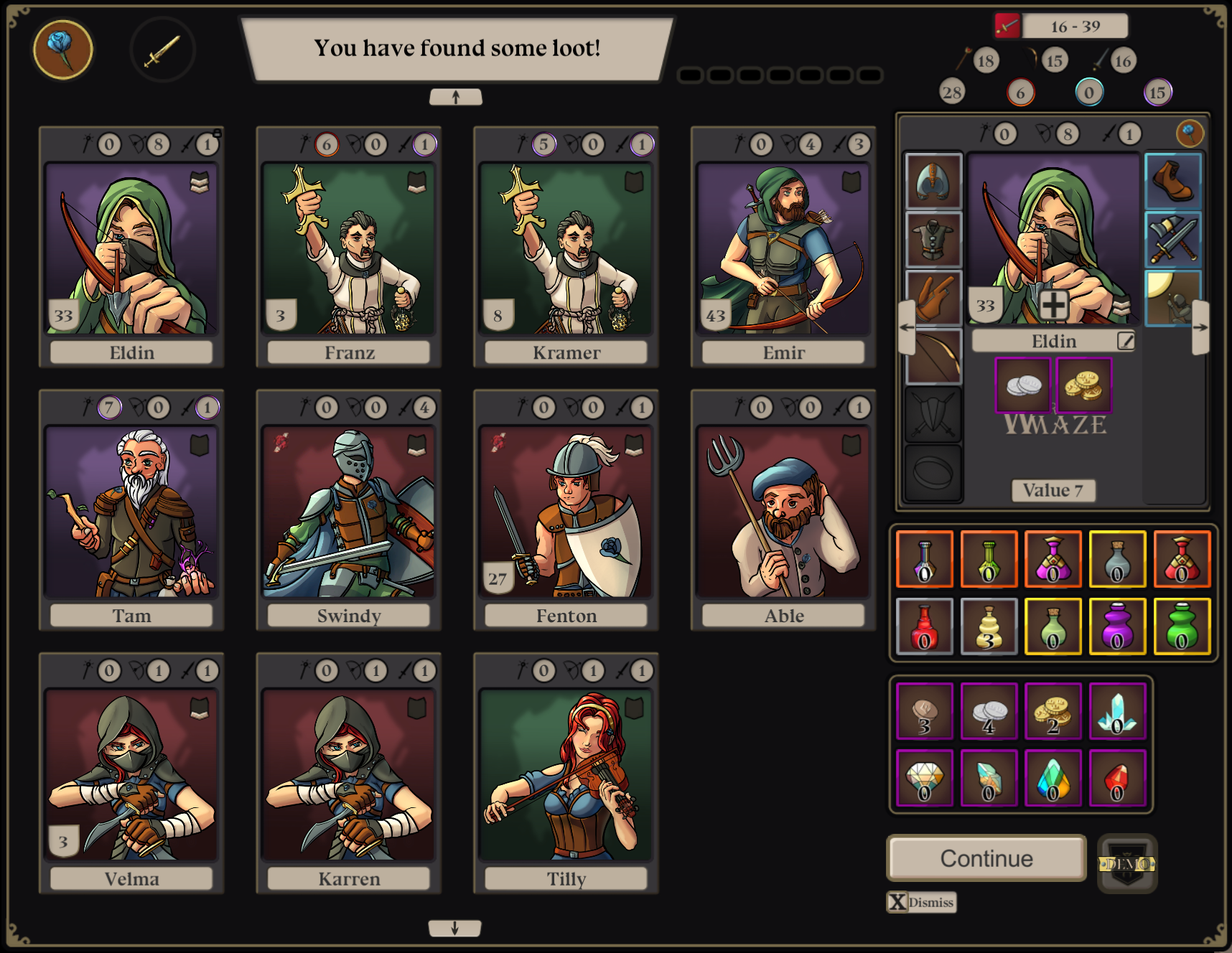Show the previous character in detail panel
Screen dimensions: 1232x953
point(907,327)
